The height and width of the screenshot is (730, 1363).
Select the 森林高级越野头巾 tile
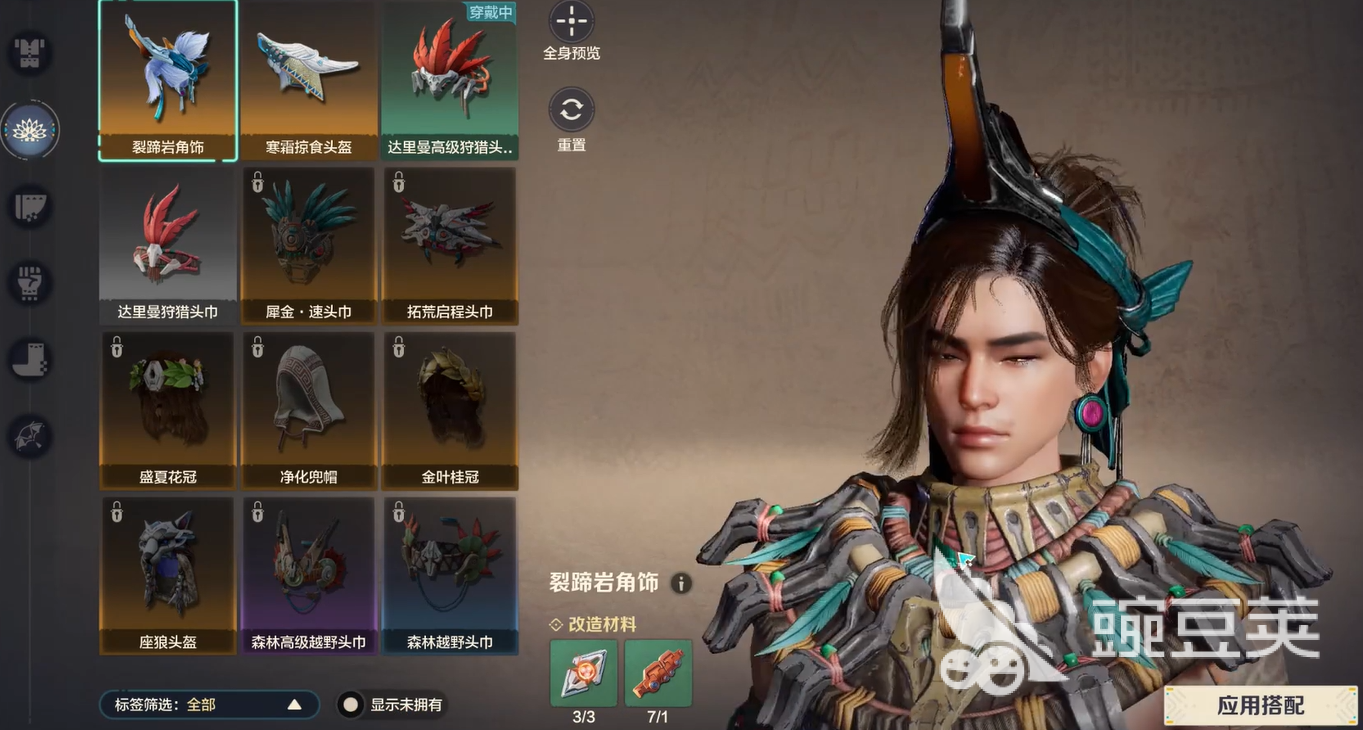click(x=309, y=575)
